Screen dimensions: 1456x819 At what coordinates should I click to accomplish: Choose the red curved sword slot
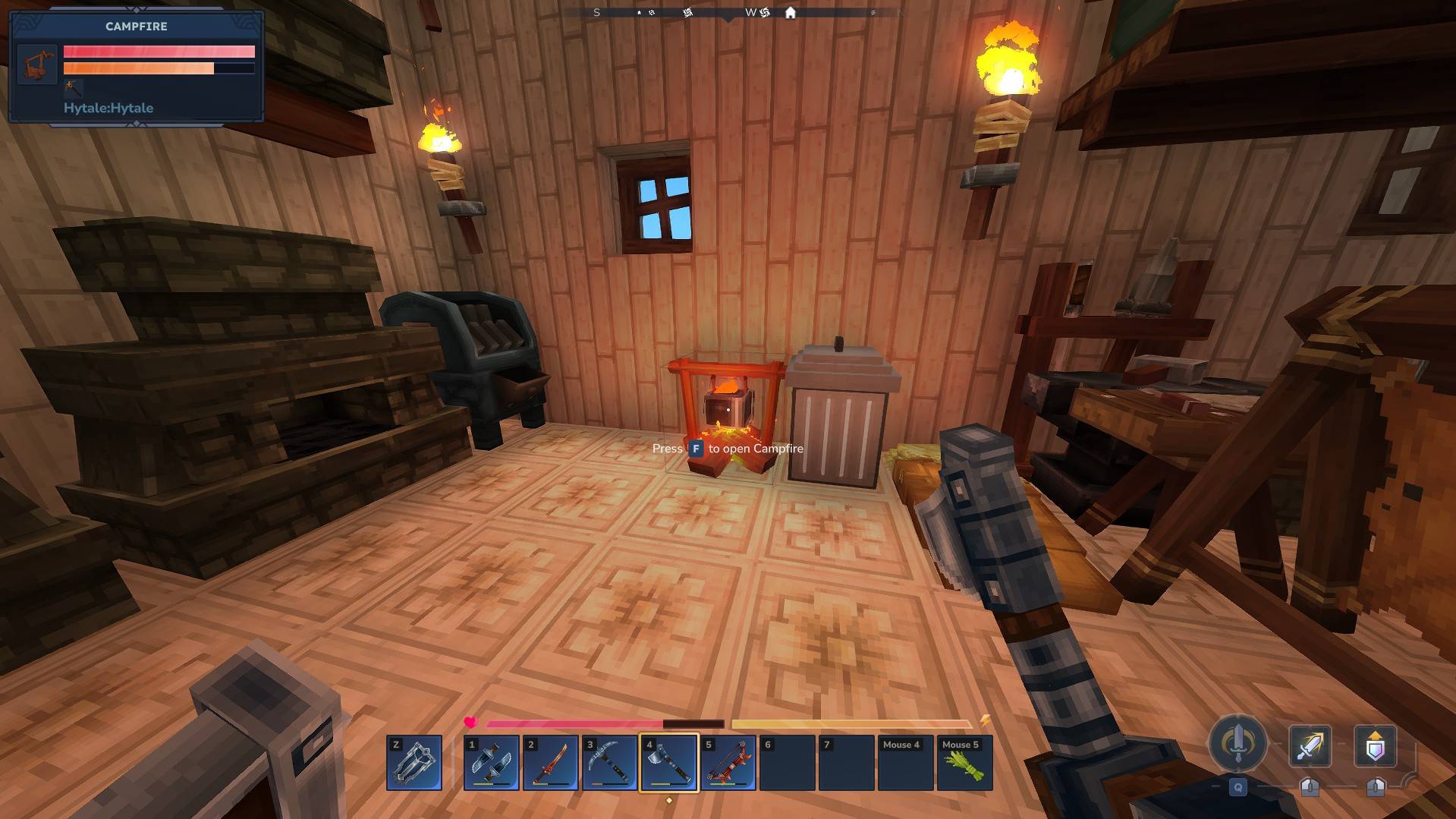551,762
